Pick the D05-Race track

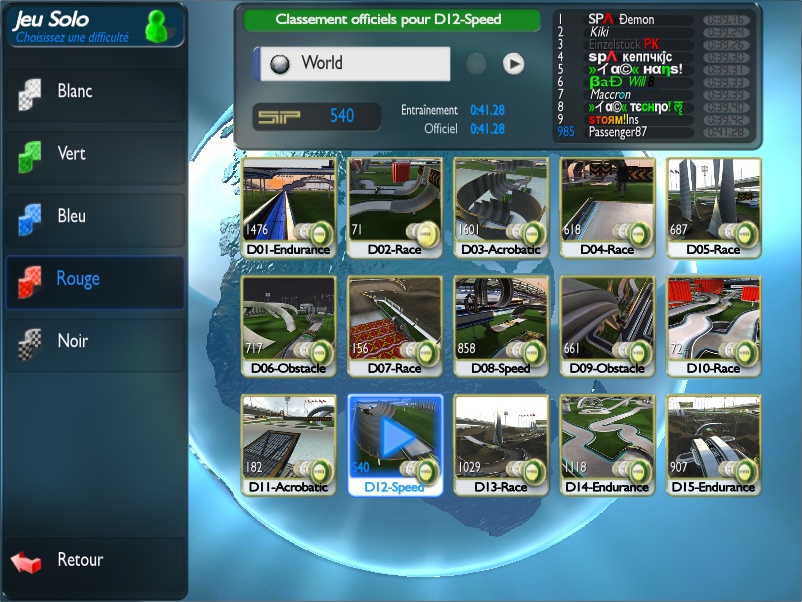pos(713,207)
